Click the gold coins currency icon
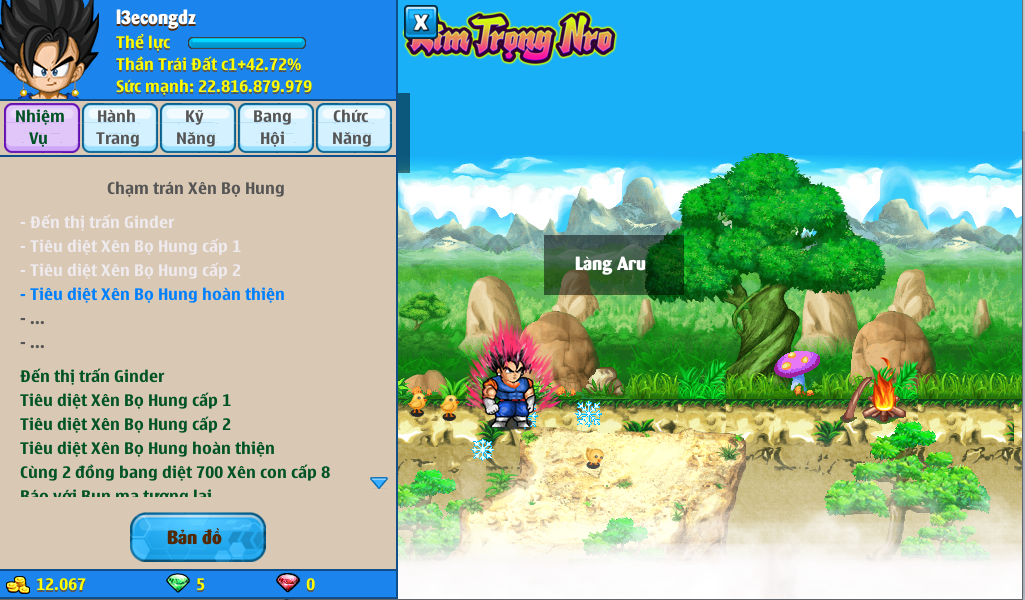This screenshot has width=1025, height=600. pos(18,584)
